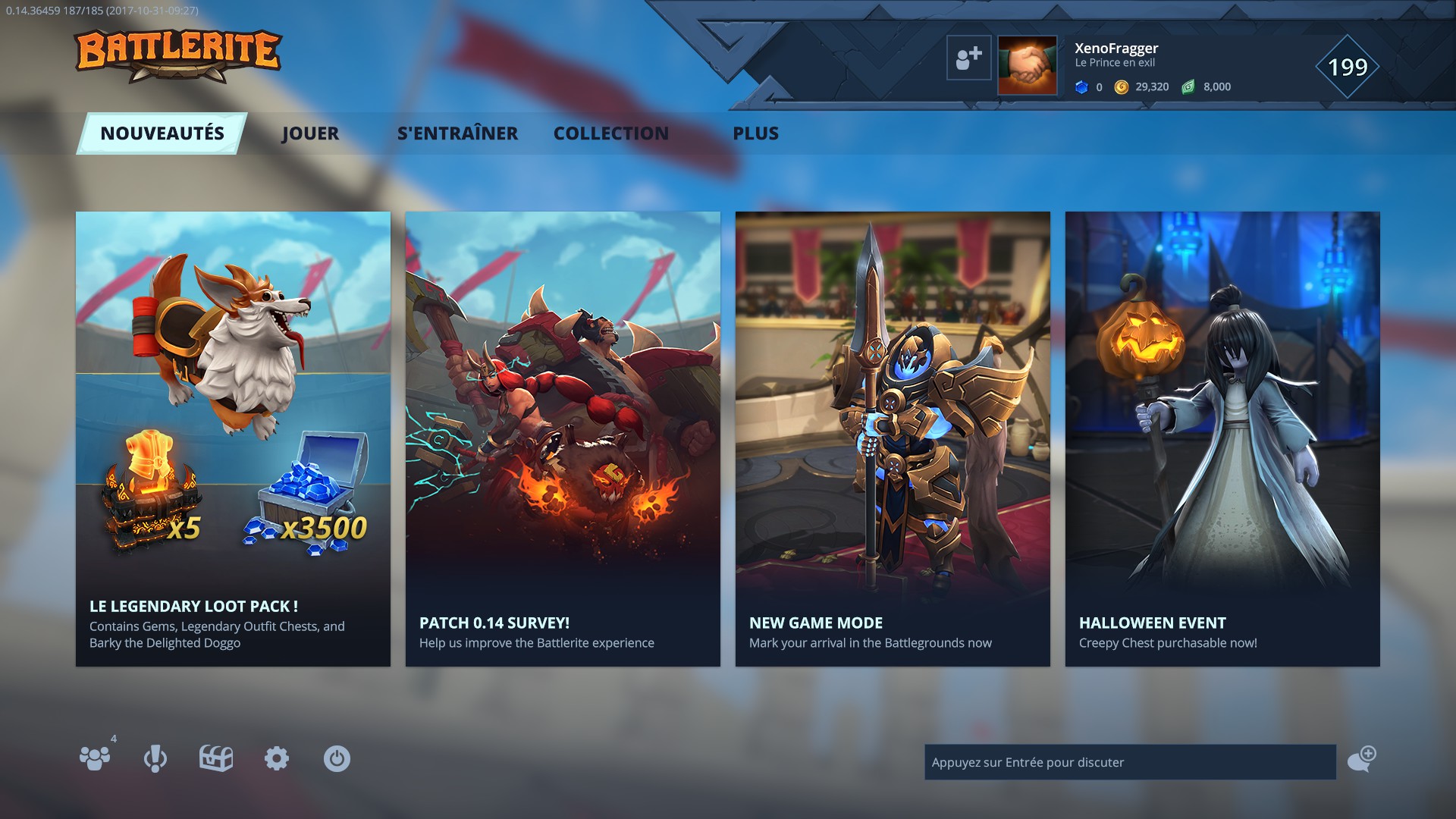Click the green token currency icon
The width and height of the screenshot is (1456, 819).
point(1187,86)
